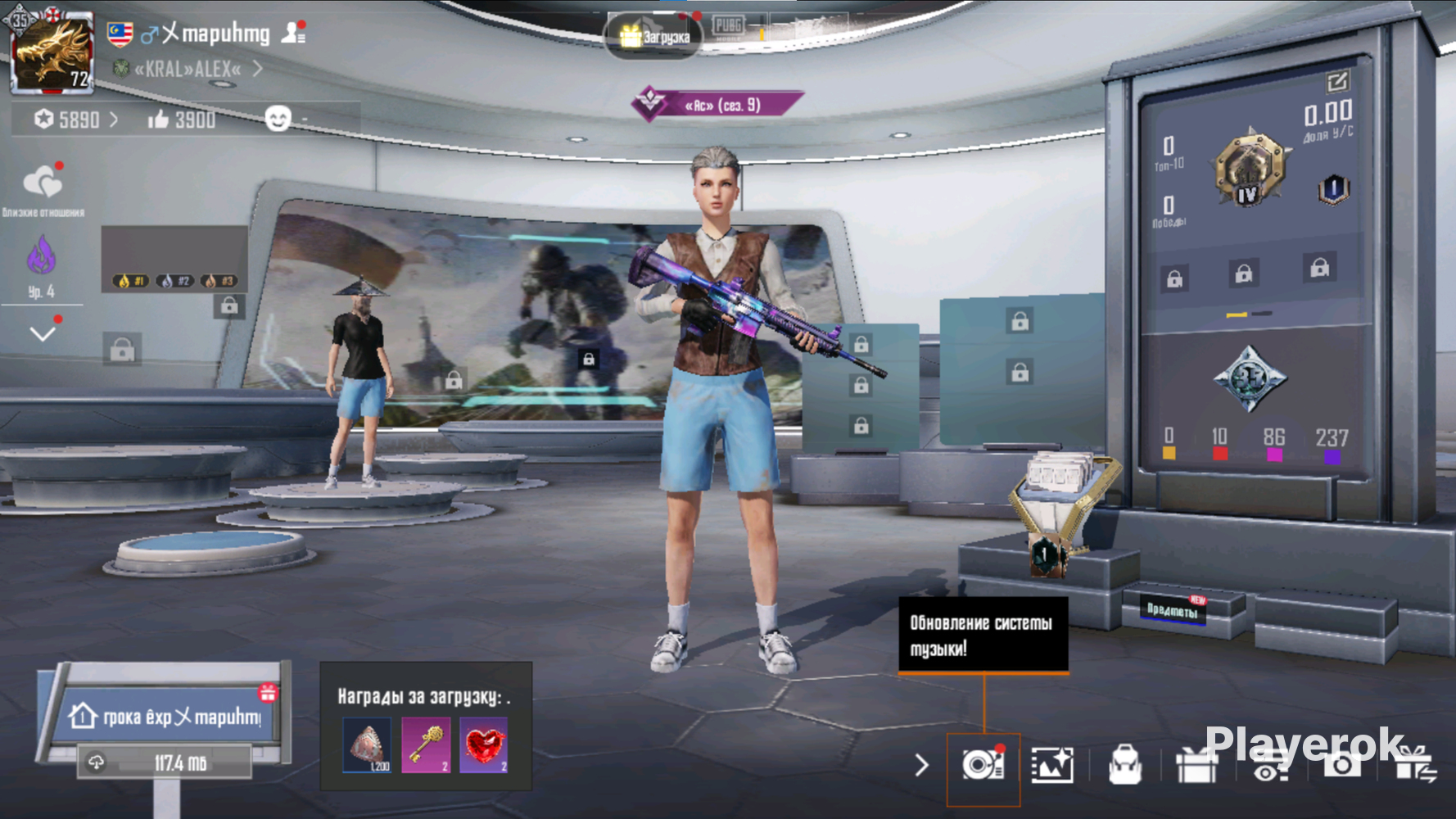Open the «KRAL»ALEX« clan link
Image resolution: width=1456 pixels, height=819 pixels.
(188, 69)
